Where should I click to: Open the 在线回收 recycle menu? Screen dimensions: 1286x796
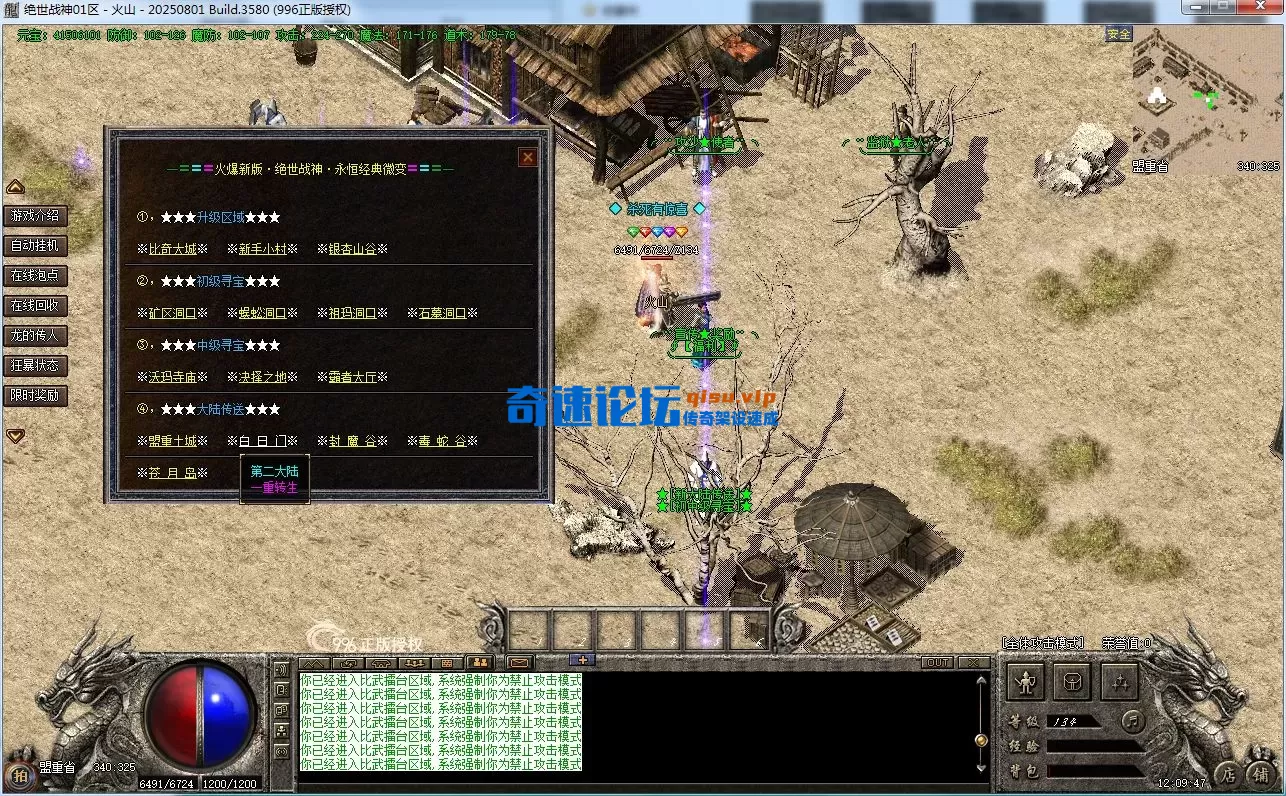pyautogui.click(x=35, y=305)
